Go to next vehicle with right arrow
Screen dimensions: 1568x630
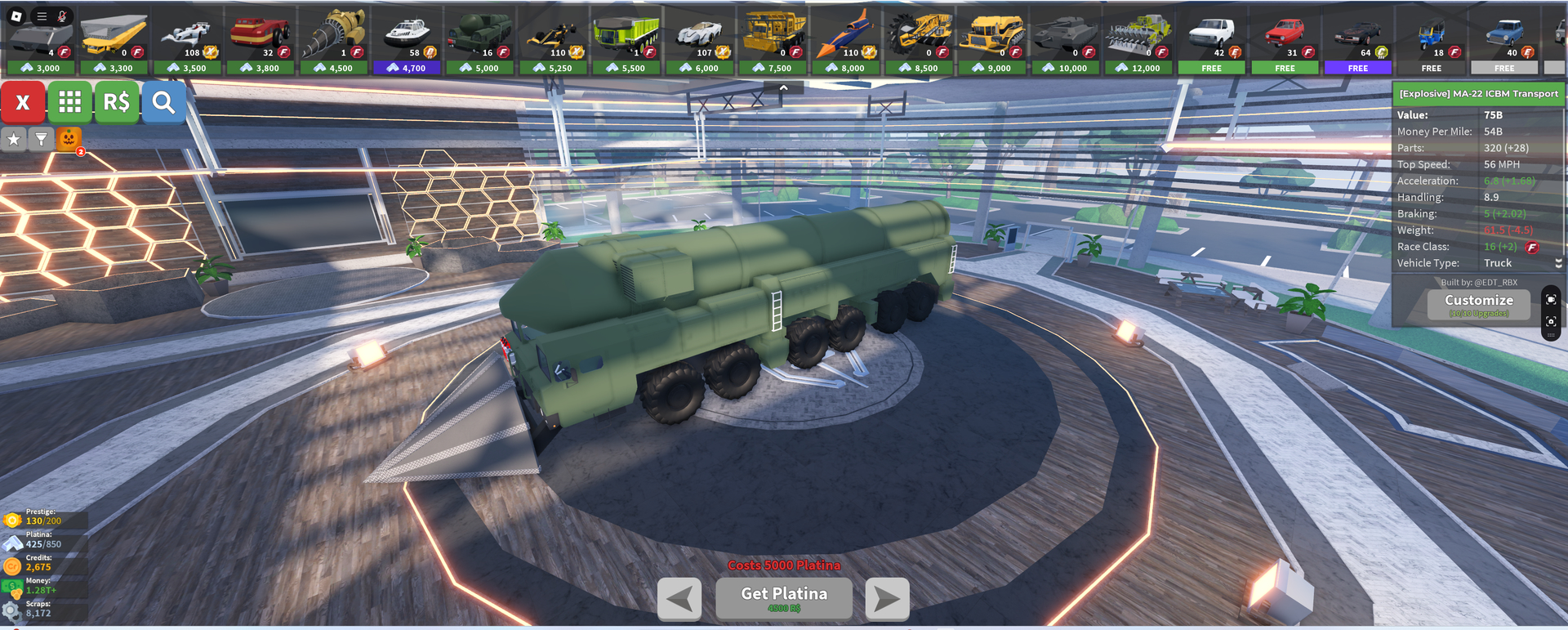tap(887, 599)
